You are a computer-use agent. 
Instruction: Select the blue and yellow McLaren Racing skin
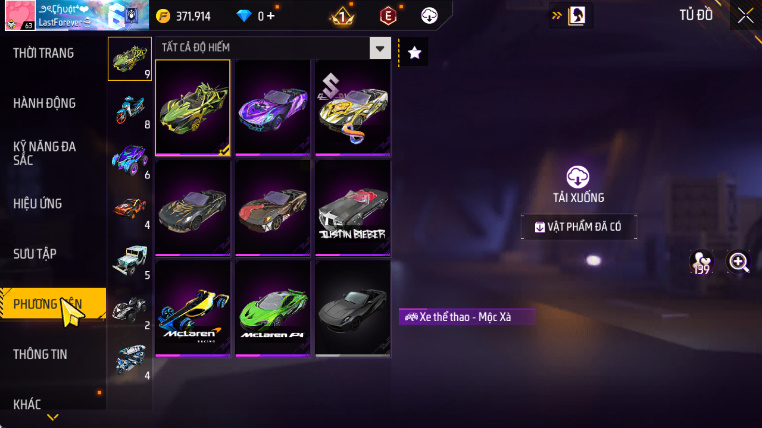[193, 308]
